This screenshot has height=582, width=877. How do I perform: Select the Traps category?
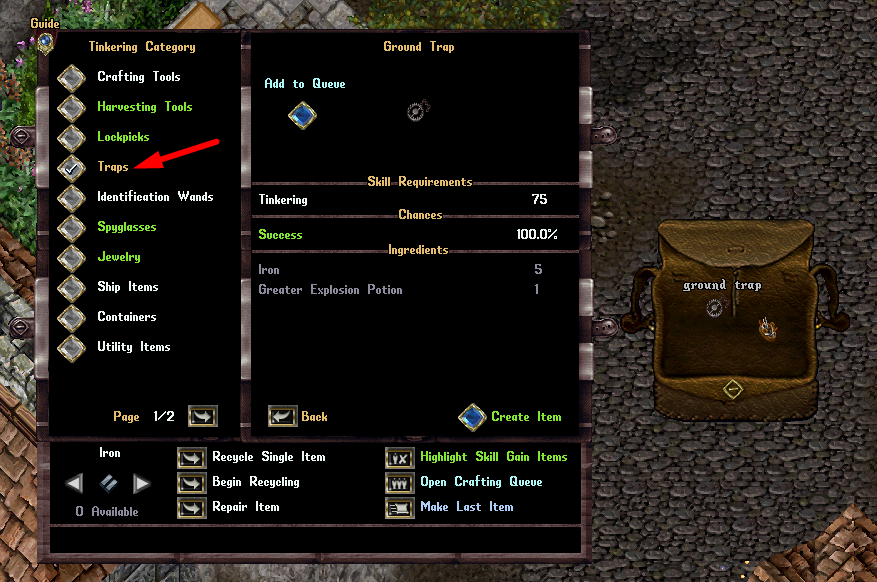[71, 168]
